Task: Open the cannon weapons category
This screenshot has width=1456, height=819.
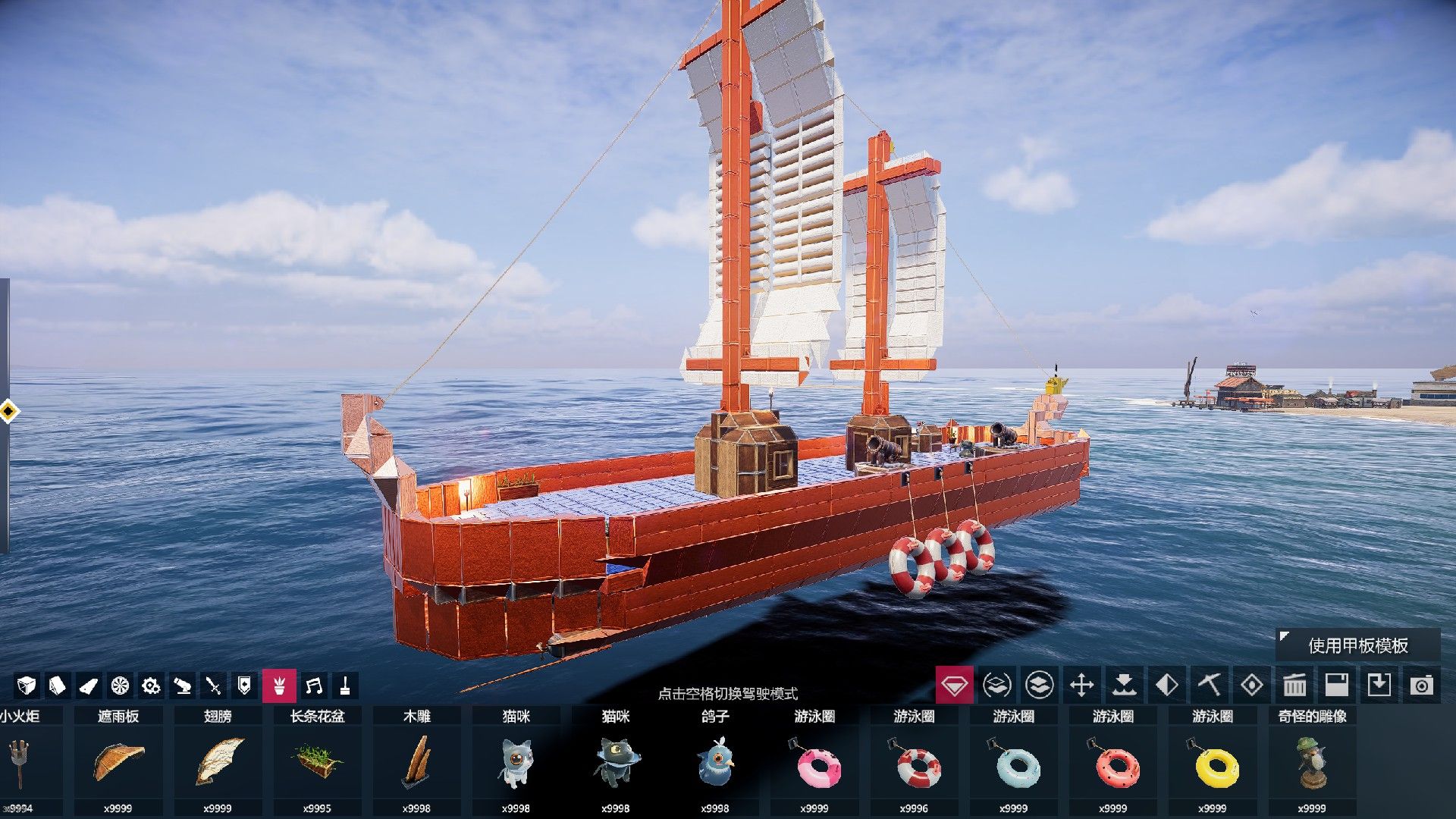Action: 182,686
